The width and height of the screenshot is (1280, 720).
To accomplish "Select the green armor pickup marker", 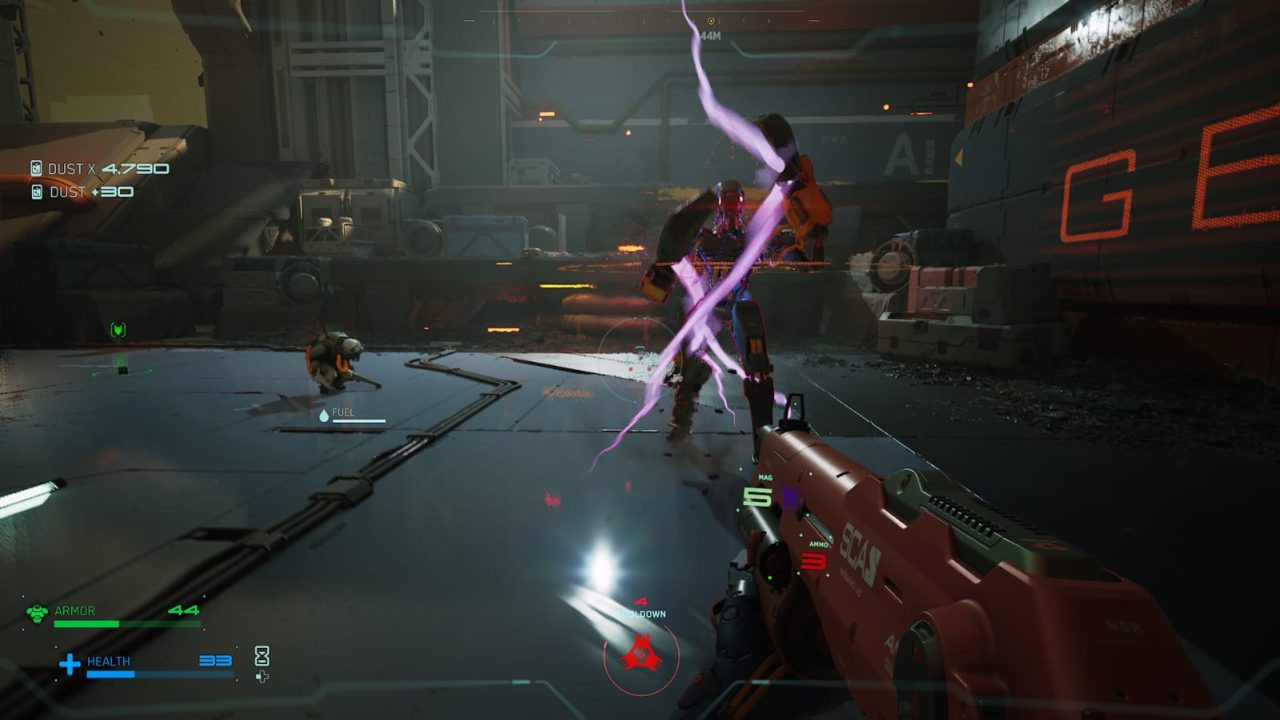I will [x=118, y=330].
